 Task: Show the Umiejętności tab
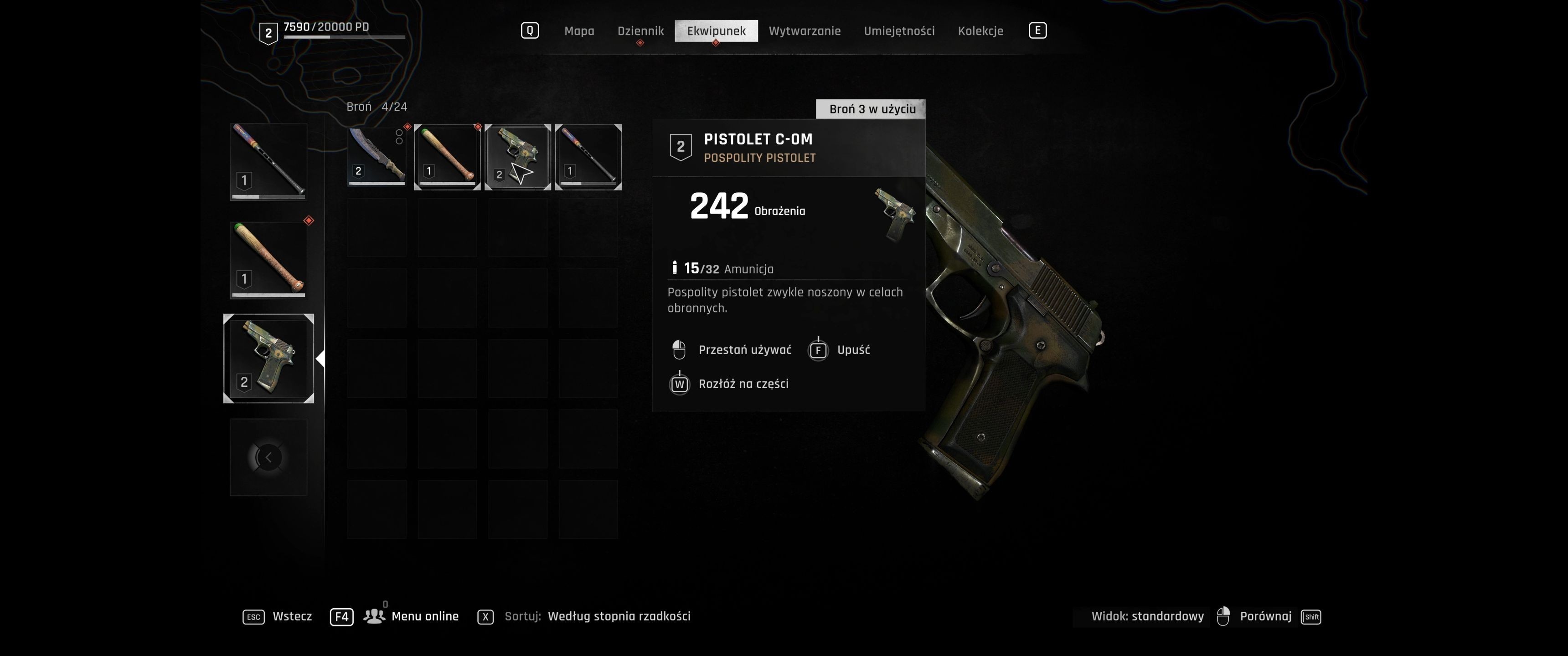(899, 31)
